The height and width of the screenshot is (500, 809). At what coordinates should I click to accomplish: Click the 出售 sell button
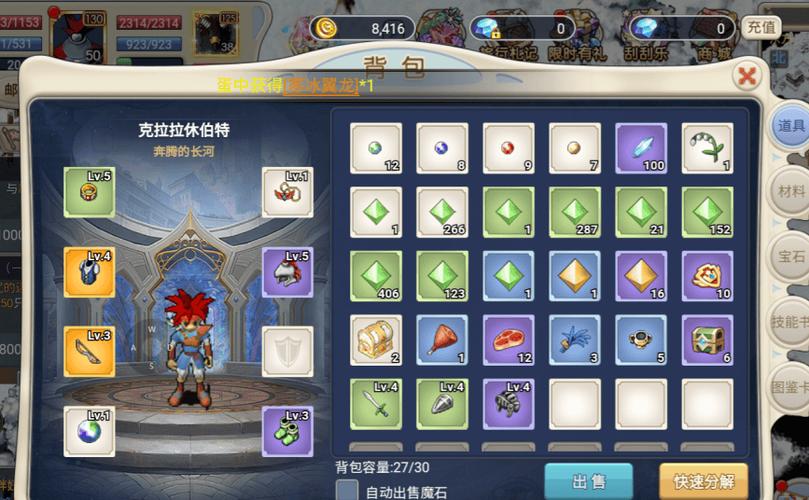tap(588, 481)
